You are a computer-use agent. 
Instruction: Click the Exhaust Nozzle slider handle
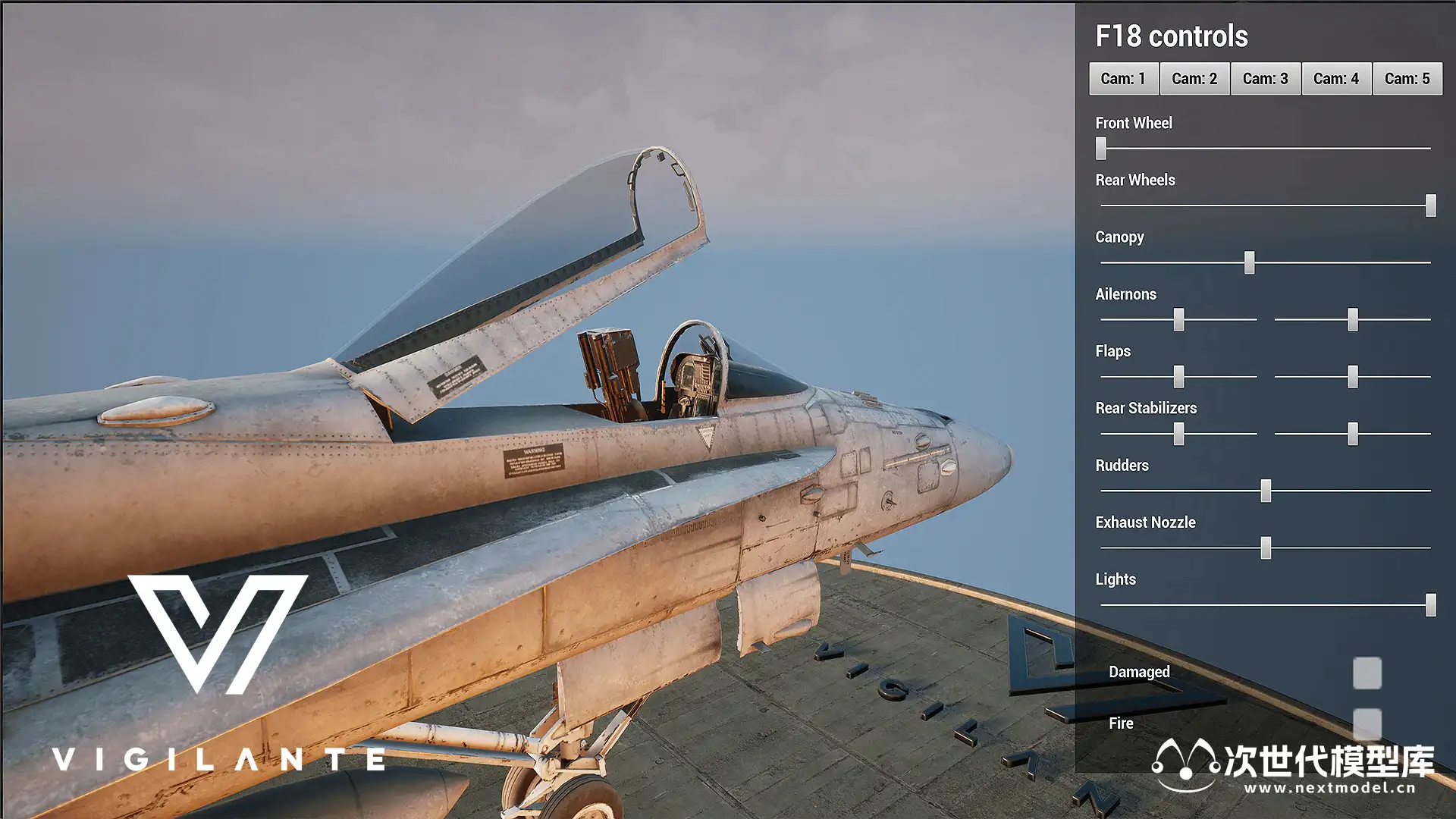(1266, 548)
